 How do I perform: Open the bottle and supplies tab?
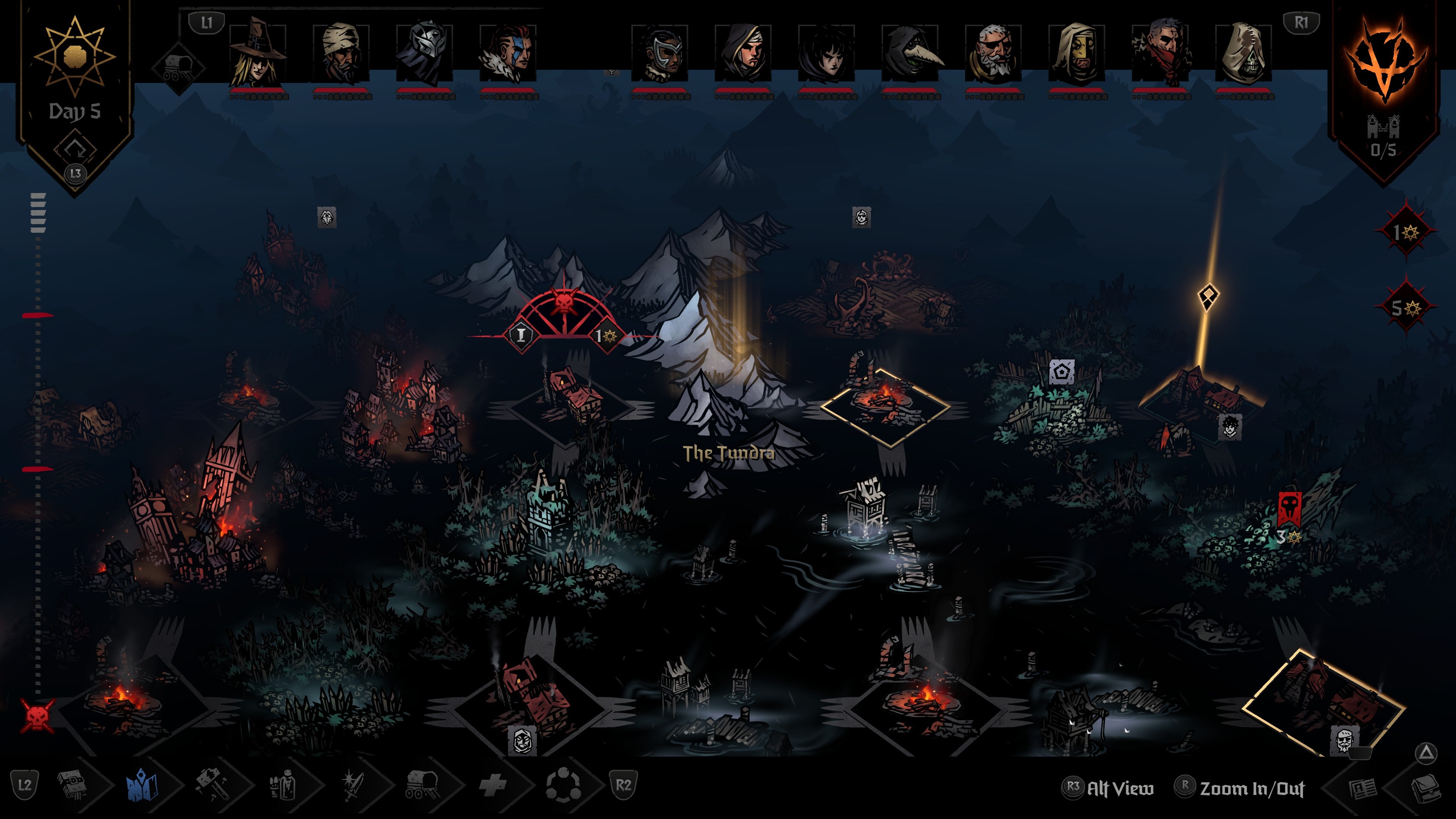[282, 785]
